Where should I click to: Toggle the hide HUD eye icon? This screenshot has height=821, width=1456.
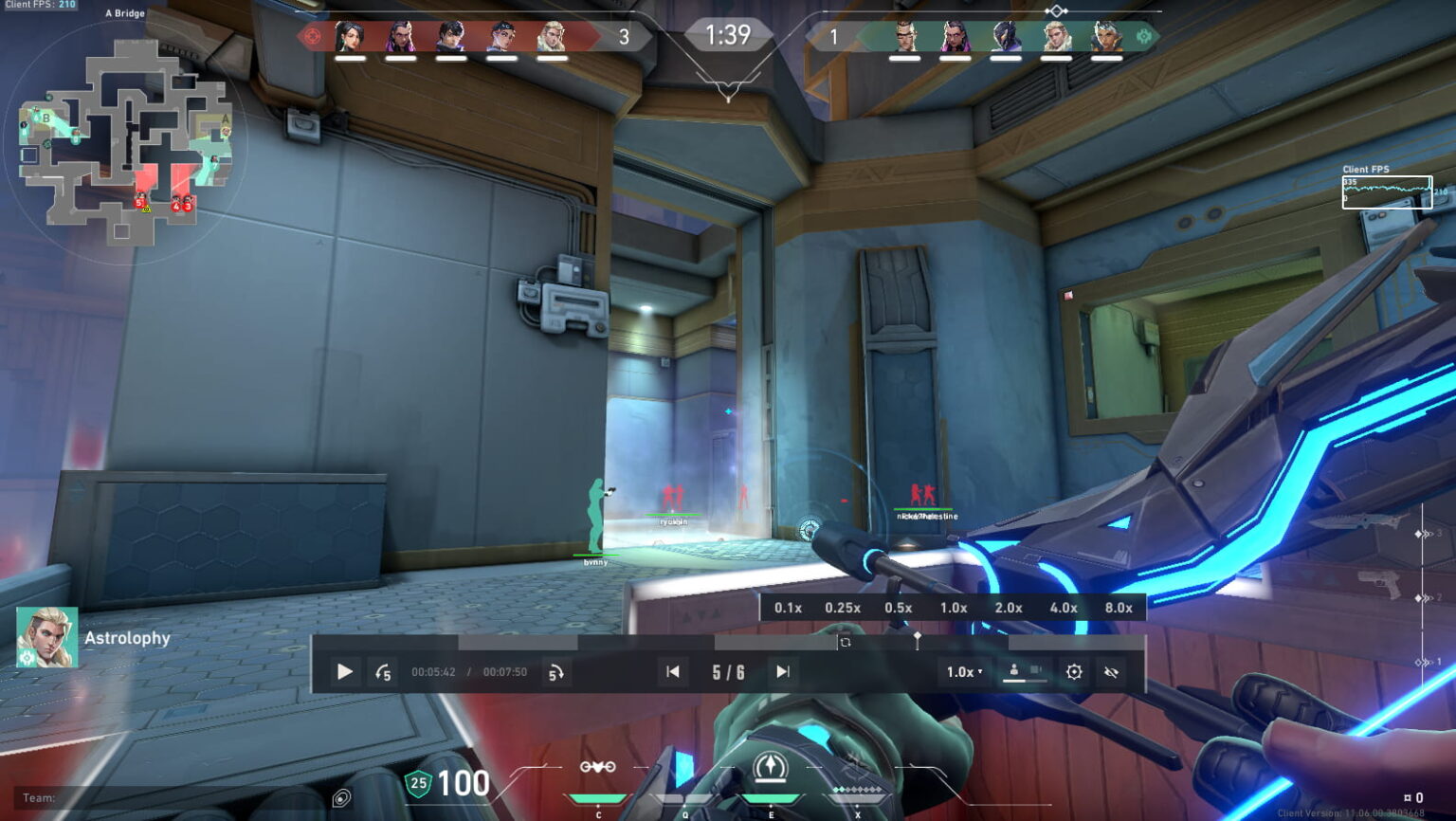(1109, 671)
